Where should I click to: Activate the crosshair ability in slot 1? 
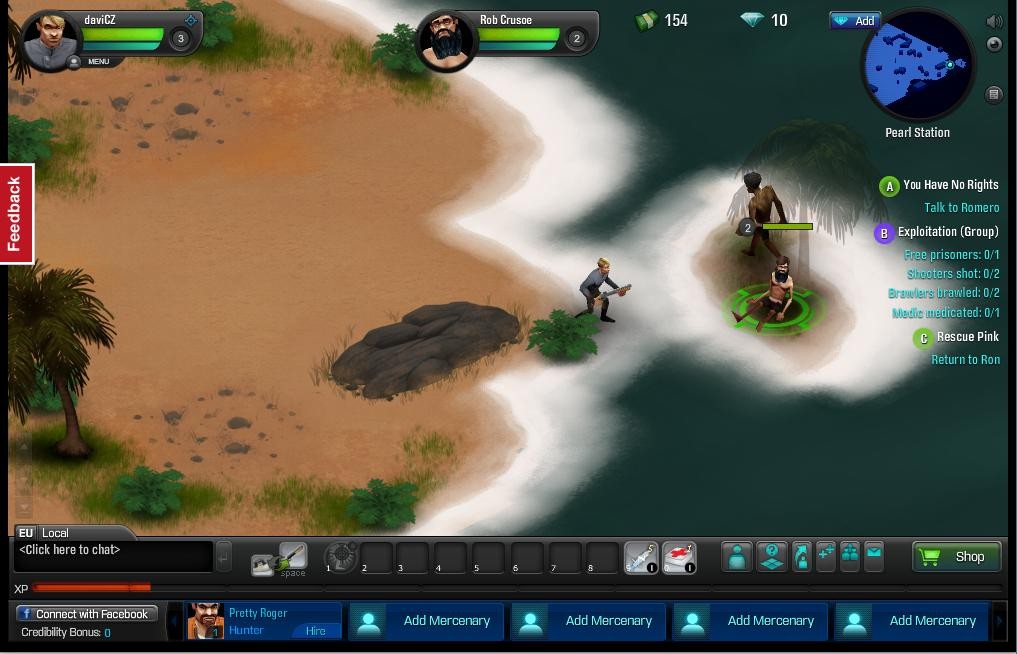click(340, 556)
